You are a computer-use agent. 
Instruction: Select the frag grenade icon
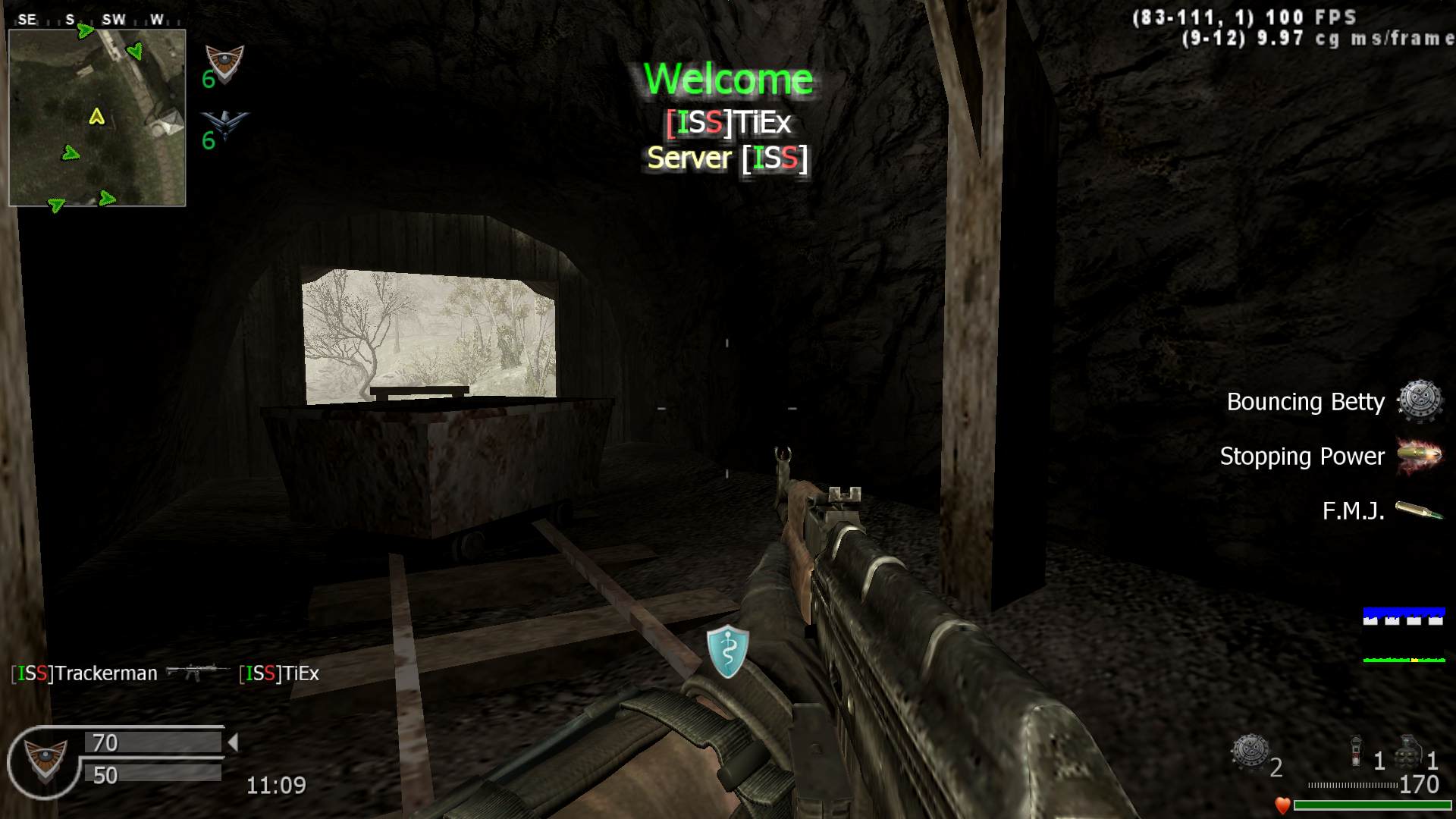click(1410, 752)
